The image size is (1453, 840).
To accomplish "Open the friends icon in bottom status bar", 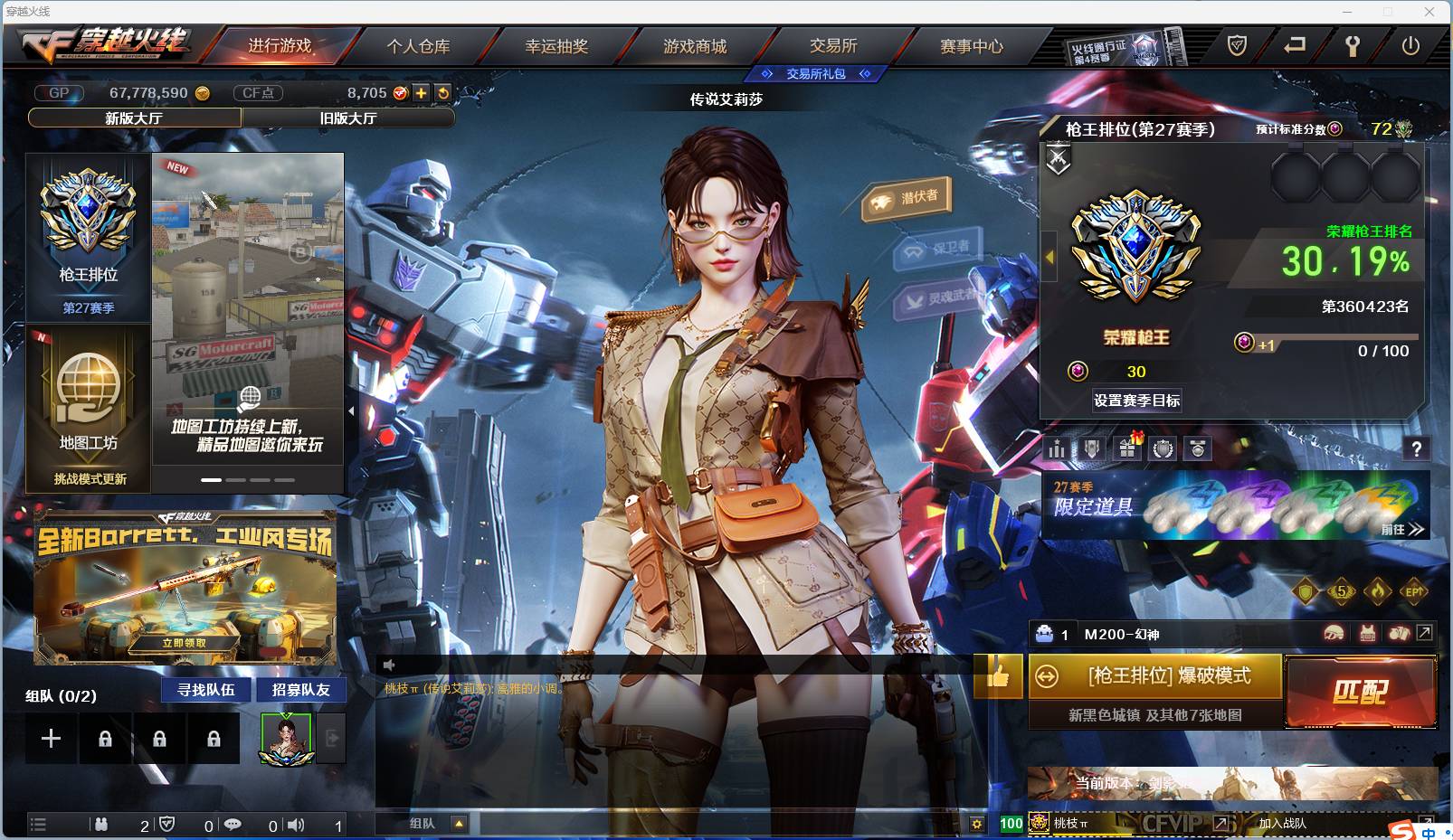I will click(100, 825).
